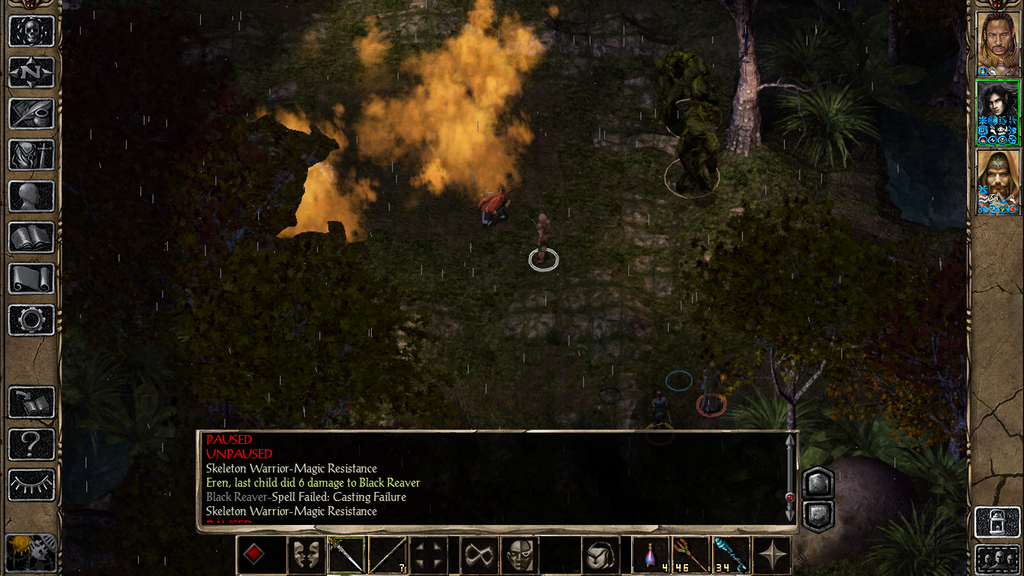This screenshot has width=1024, height=576.
Task: Select the hooded bearded character portrait
Action: tap(997, 181)
